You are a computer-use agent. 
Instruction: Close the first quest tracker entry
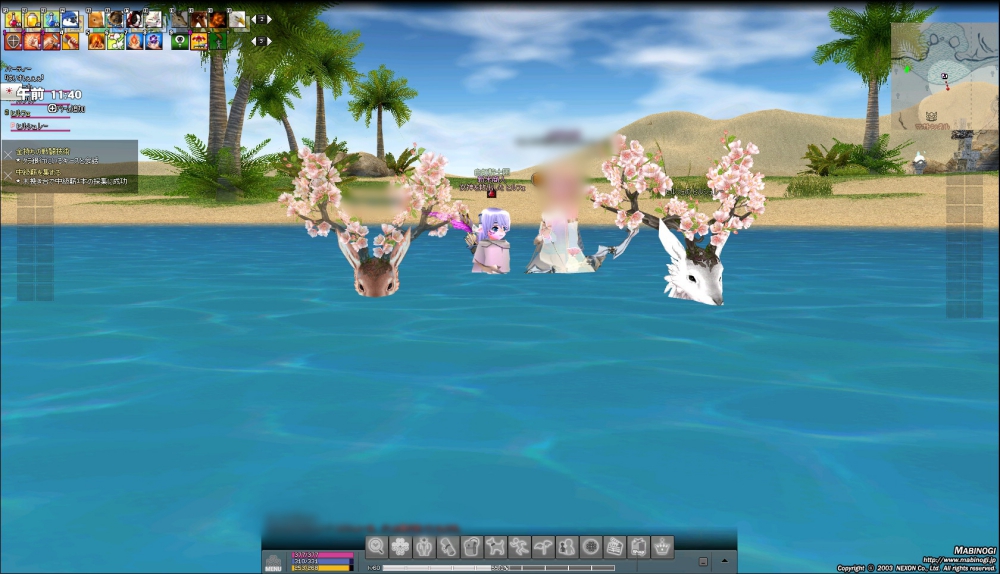[x=8, y=153]
